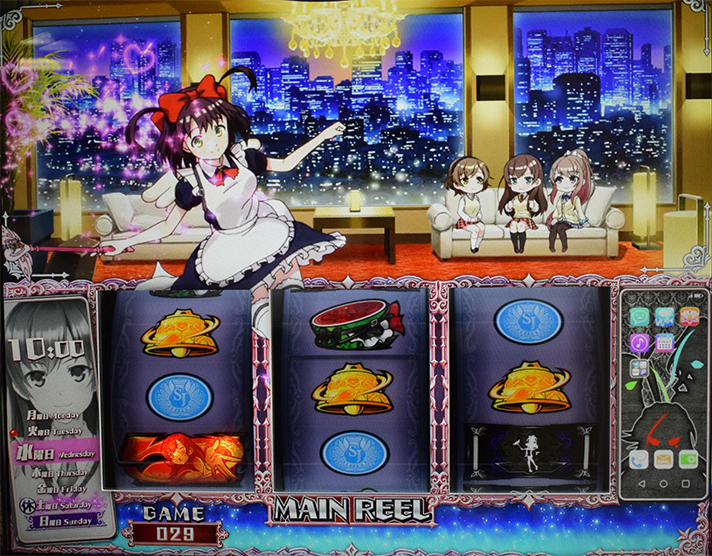Open the blue cloud weather app
This screenshot has height=556, width=712.
[664, 316]
